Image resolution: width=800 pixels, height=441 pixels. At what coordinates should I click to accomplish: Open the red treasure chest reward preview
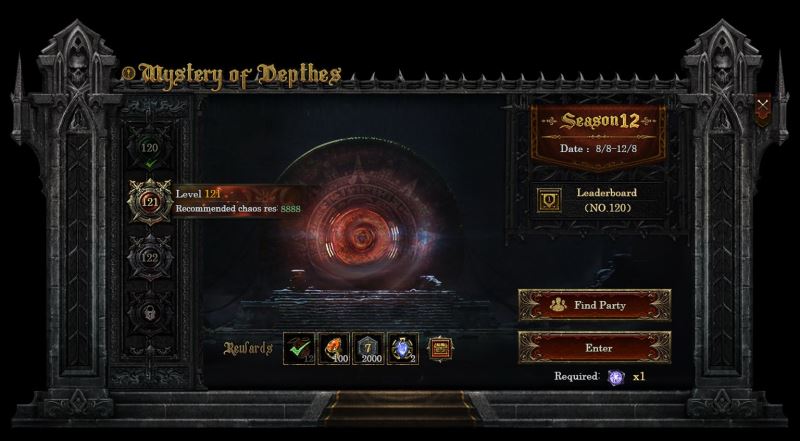click(438, 349)
